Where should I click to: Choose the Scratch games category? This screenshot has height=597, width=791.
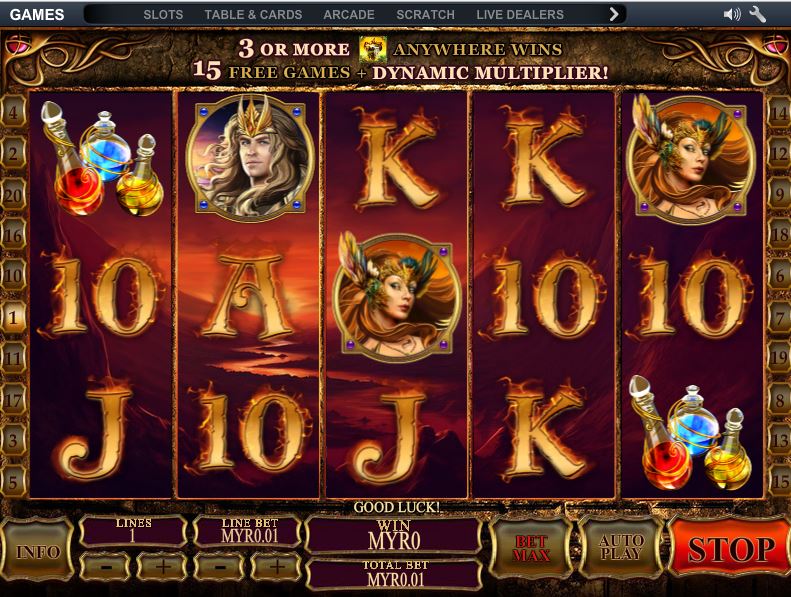point(425,15)
